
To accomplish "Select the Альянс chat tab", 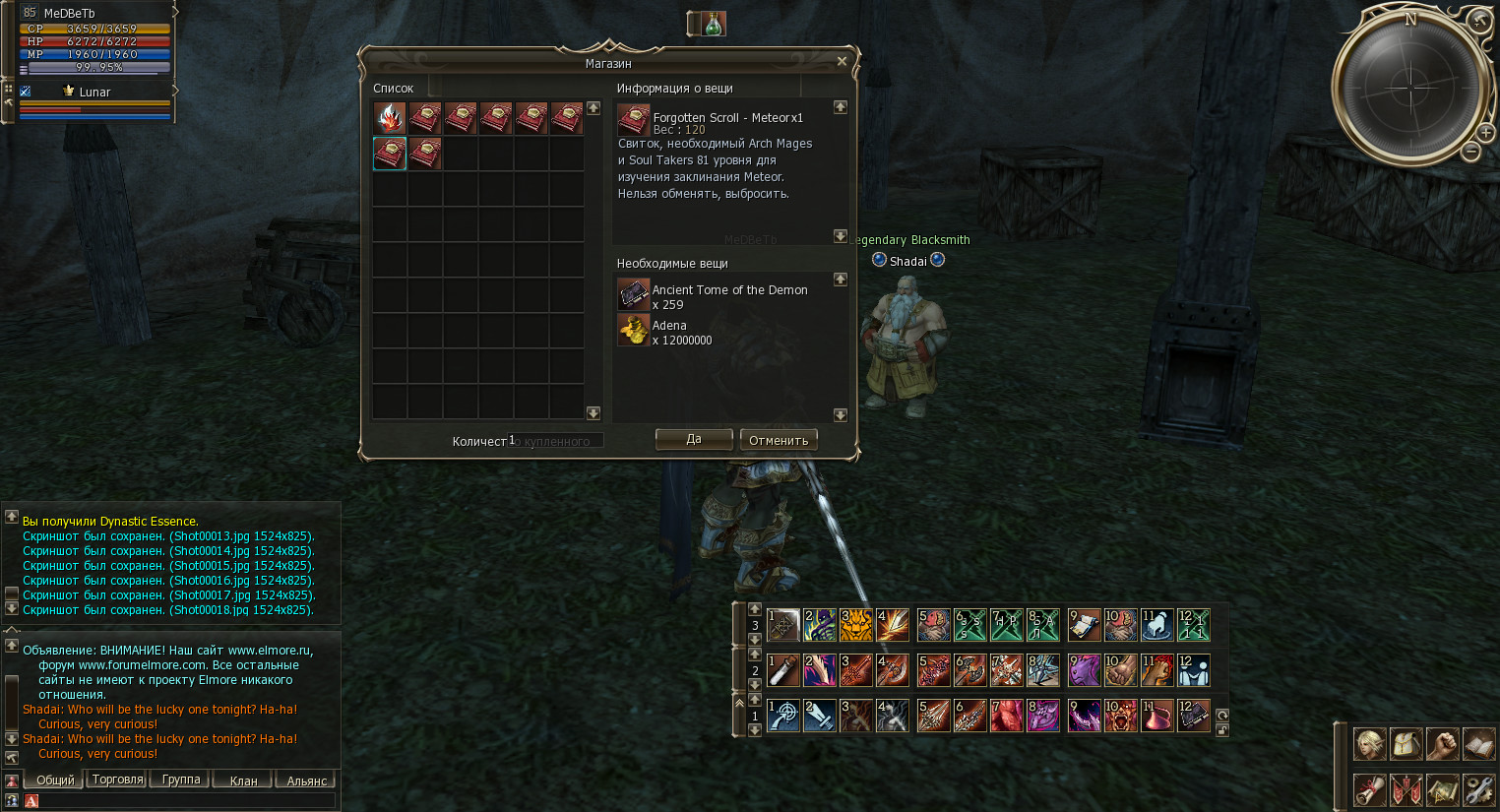I will (x=306, y=781).
